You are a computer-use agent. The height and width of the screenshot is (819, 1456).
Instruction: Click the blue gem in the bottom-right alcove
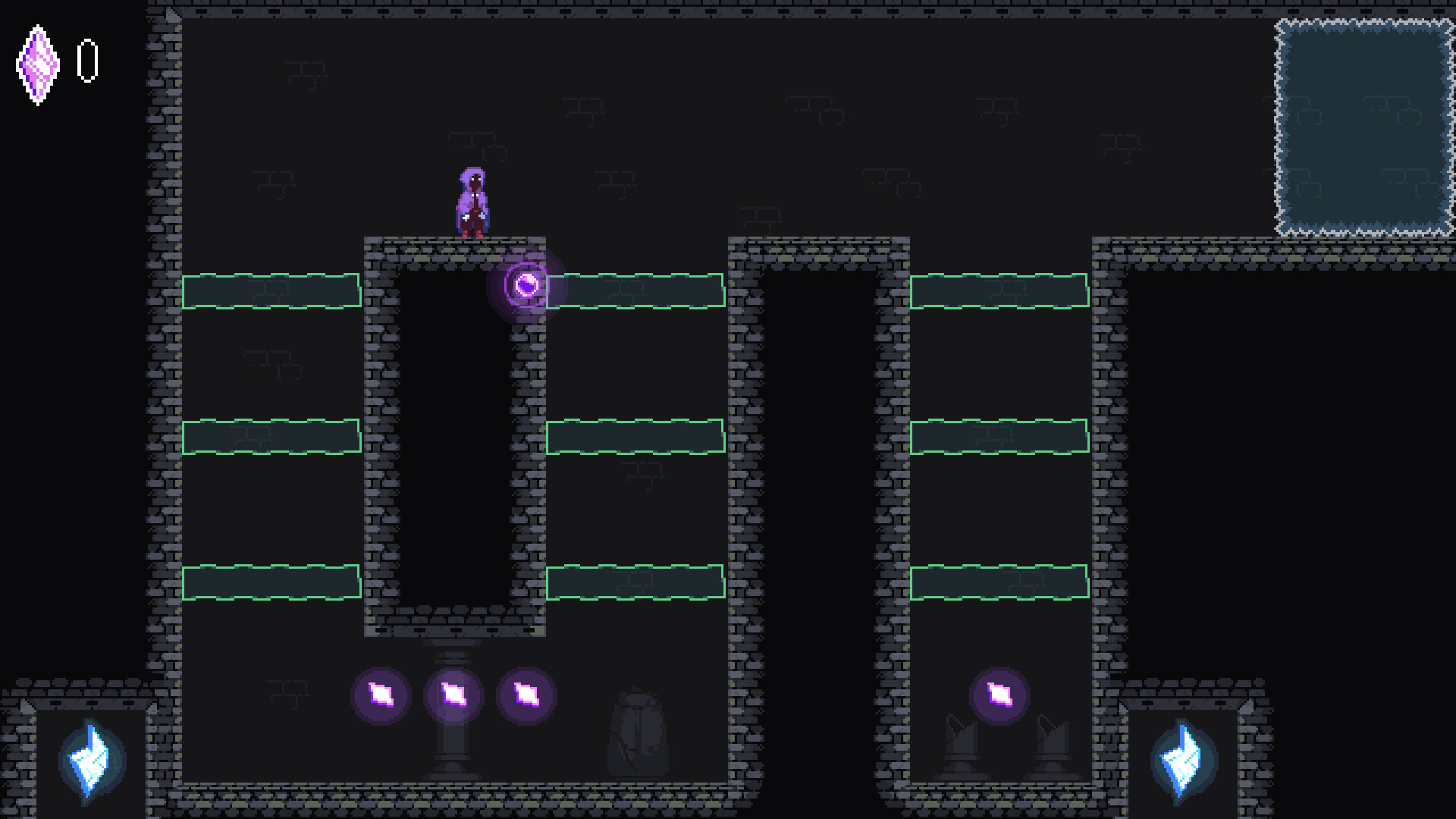coord(1181,762)
